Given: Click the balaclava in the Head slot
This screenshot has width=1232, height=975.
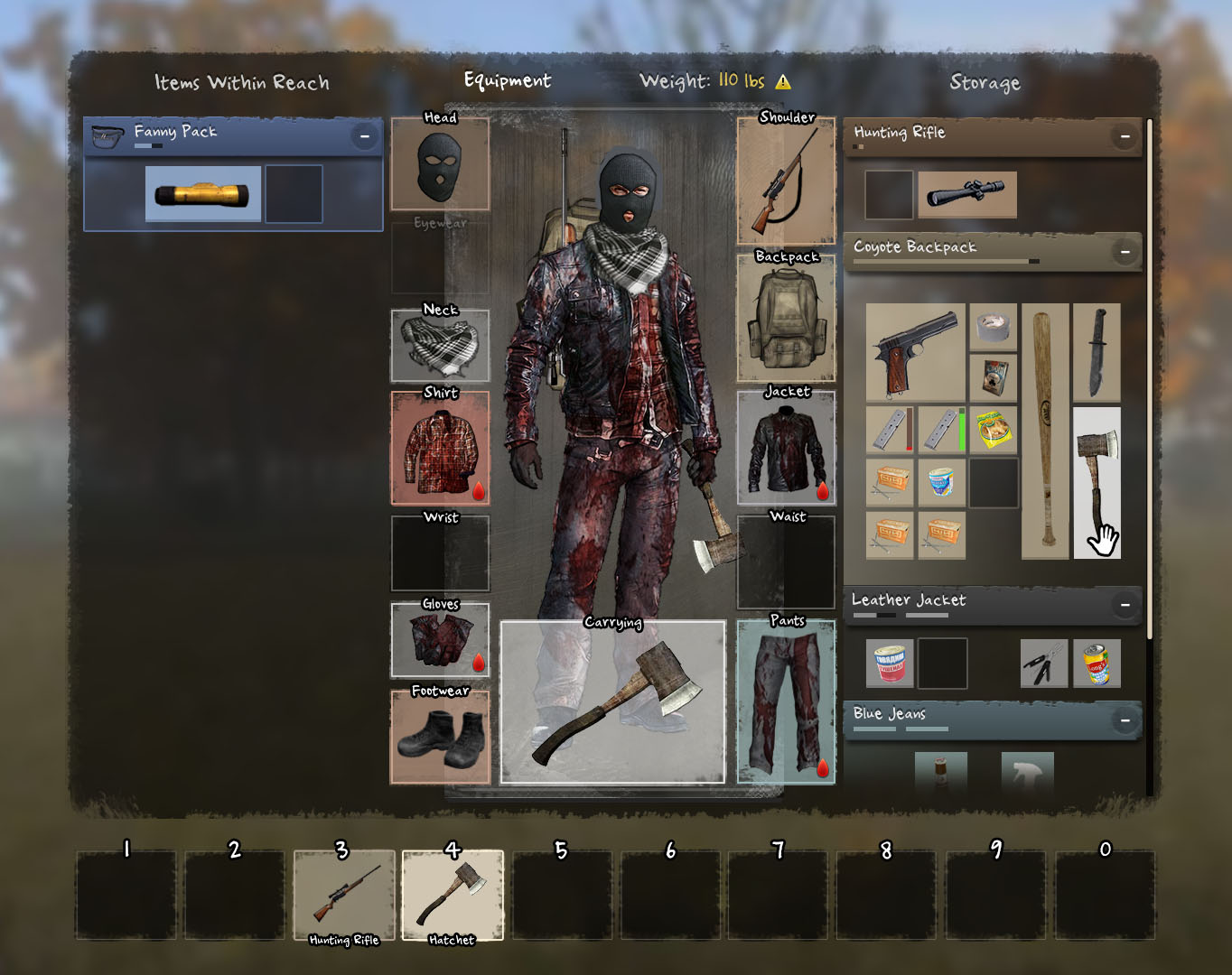Looking at the screenshot, I should [440, 167].
